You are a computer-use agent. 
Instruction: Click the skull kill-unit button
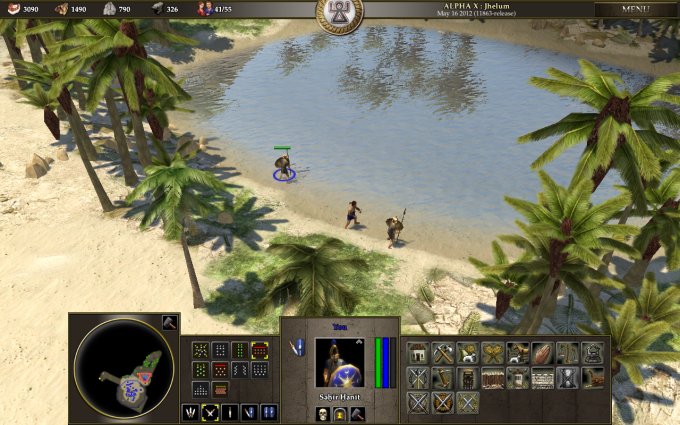(x=324, y=413)
